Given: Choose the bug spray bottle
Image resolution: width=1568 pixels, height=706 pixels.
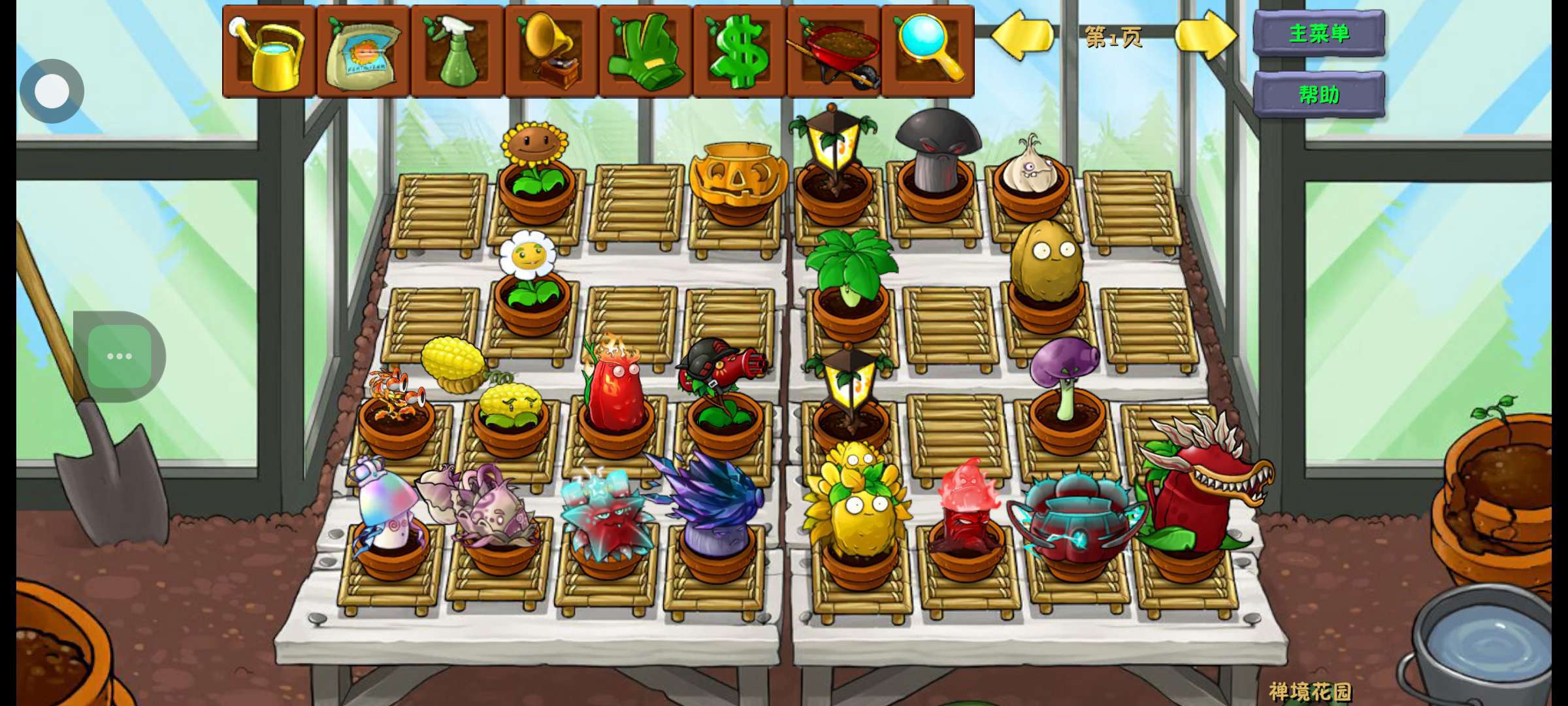Looking at the screenshot, I should point(457,52).
